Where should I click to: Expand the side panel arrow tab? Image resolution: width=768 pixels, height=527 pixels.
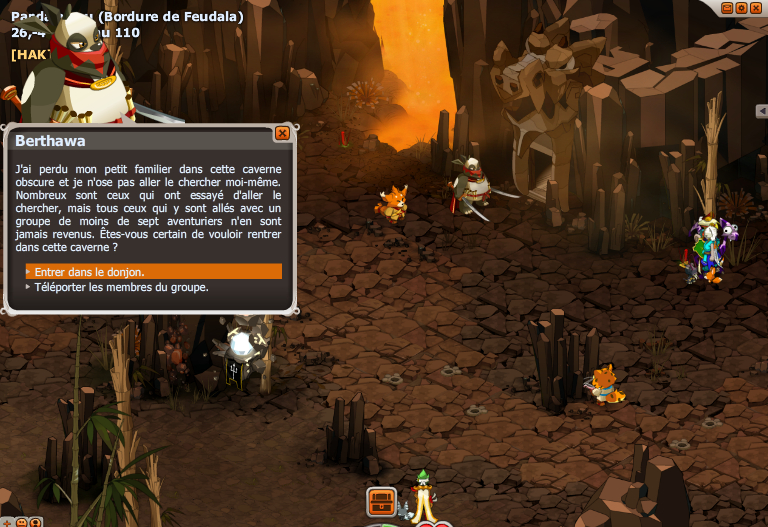[762, 110]
